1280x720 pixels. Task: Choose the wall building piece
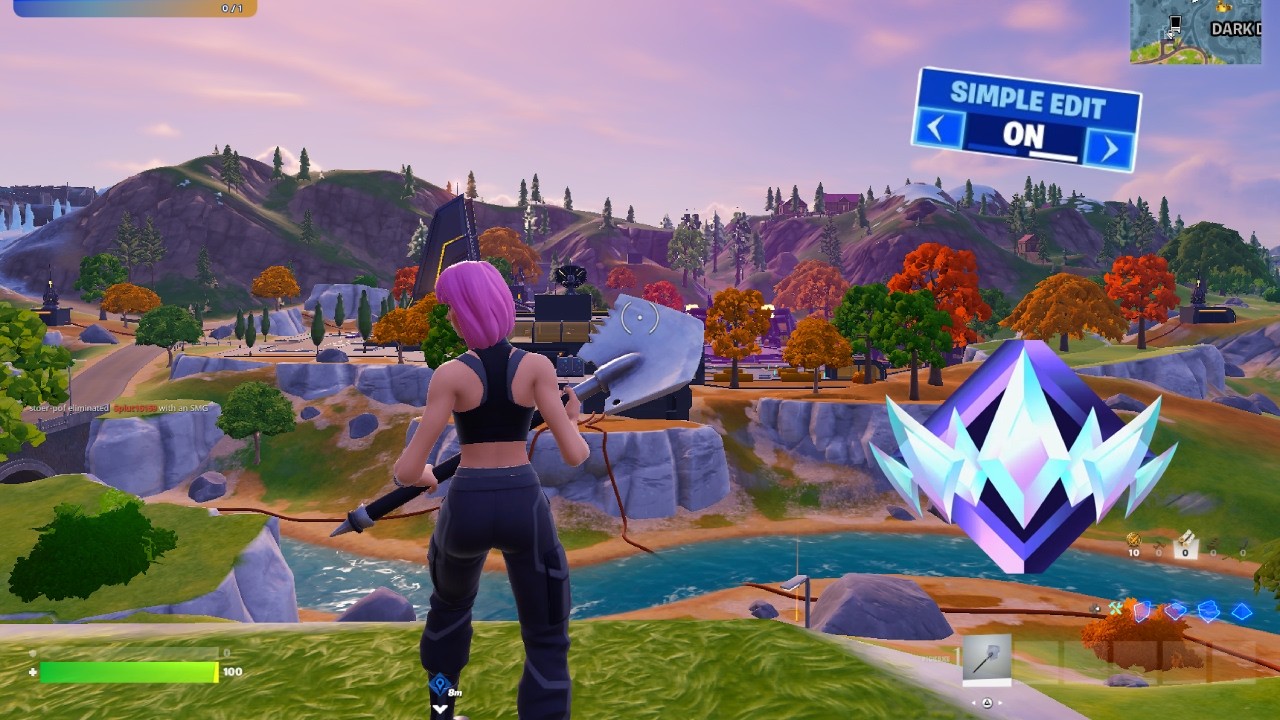tap(1143, 610)
